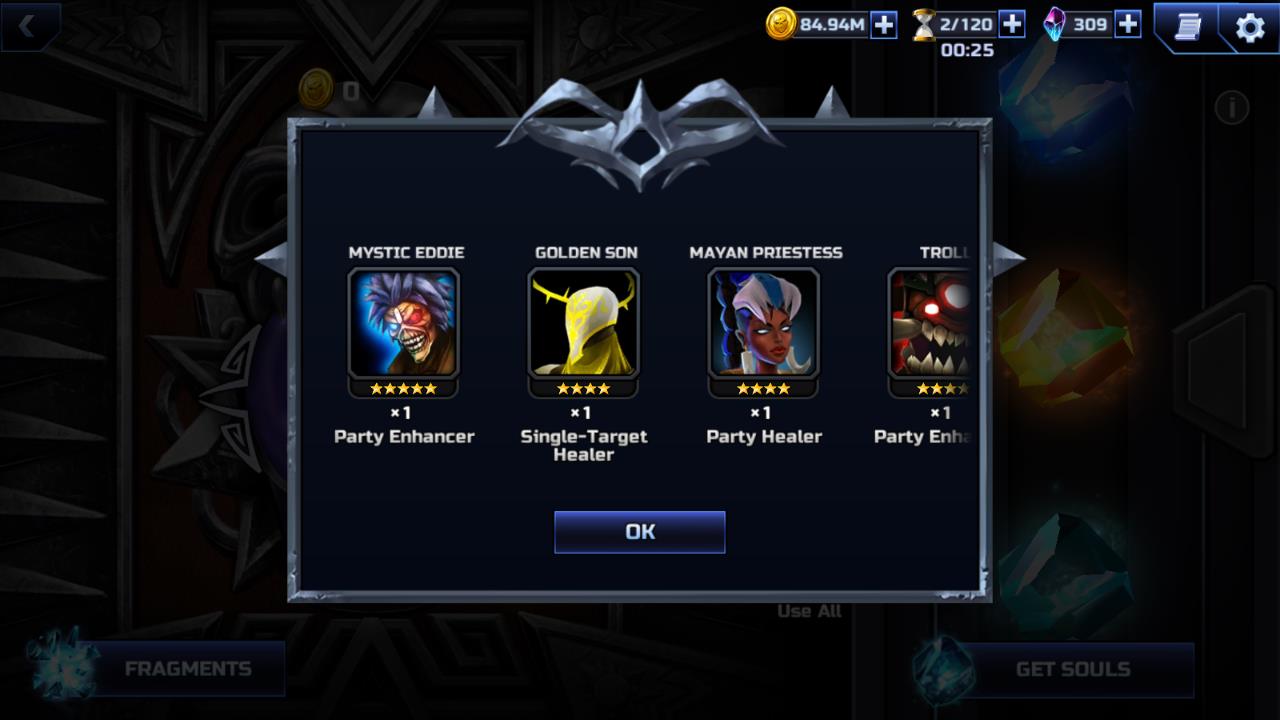Screen dimensions: 1280x720
Task: Show previous rewards with the left arrow
Action: [270, 257]
